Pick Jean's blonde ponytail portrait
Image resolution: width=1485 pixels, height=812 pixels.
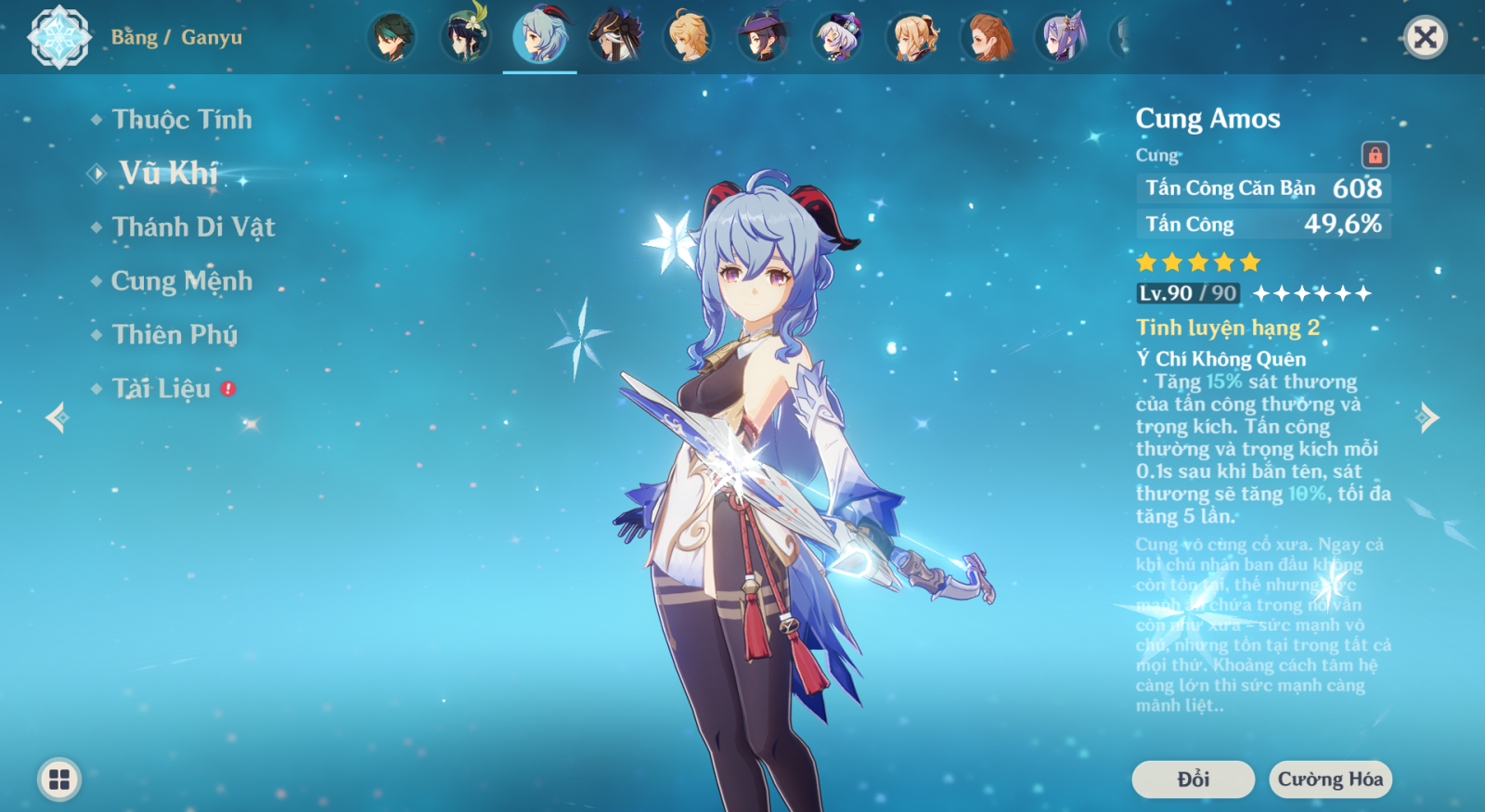(912, 37)
